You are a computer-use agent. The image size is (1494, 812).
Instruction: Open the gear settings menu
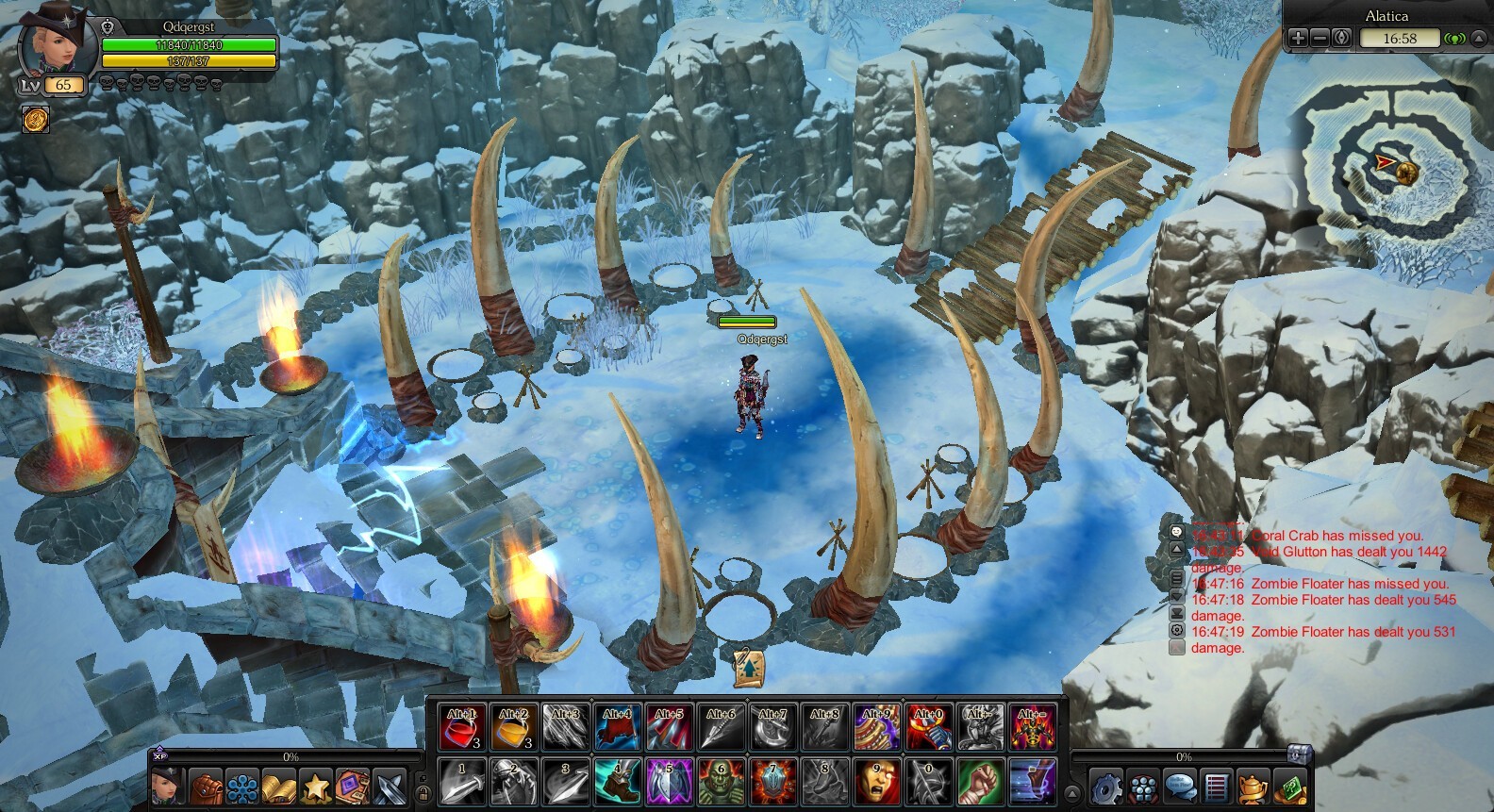(1105, 787)
